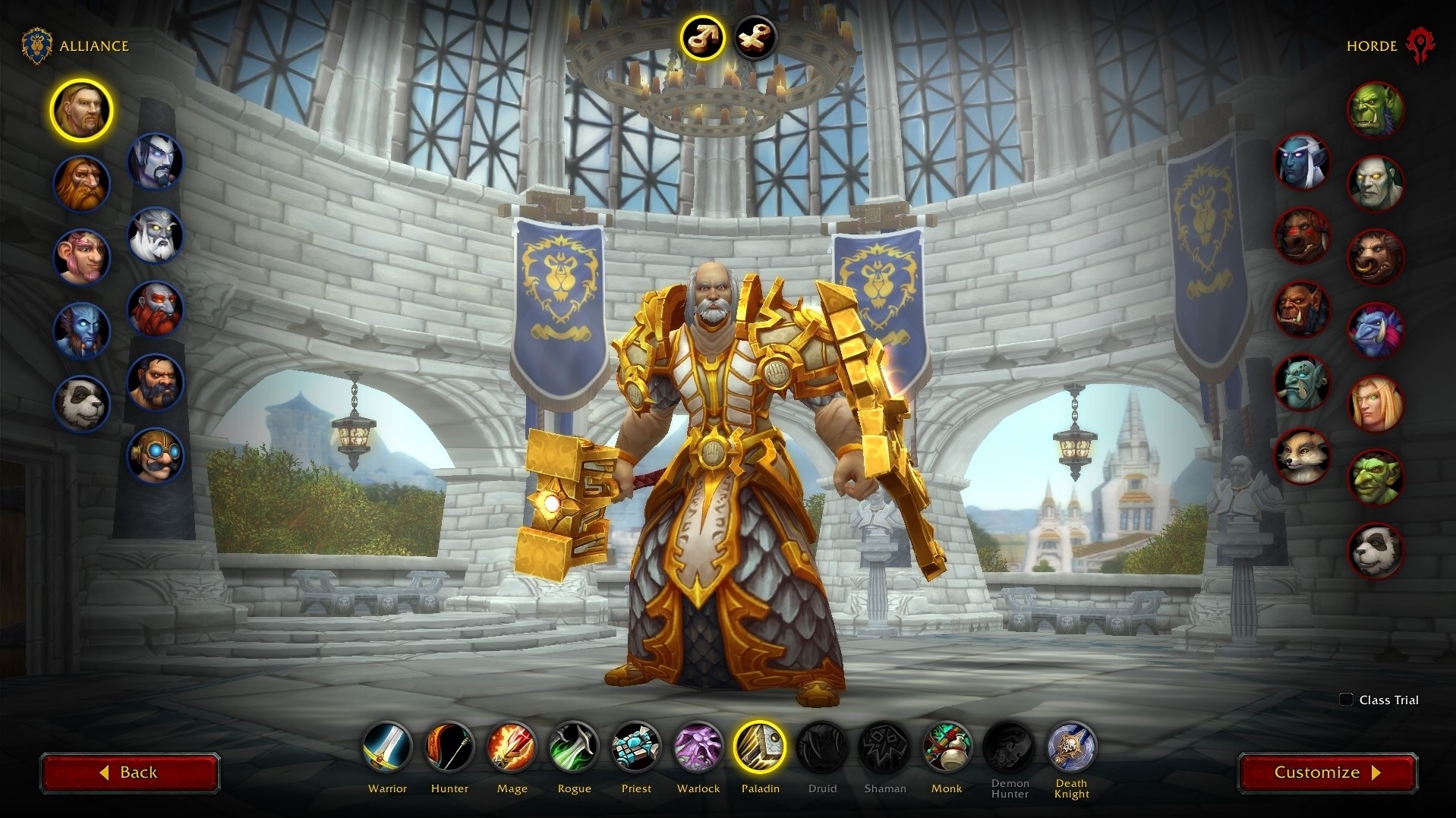The height and width of the screenshot is (818, 1456).
Task: Choose the Alliance Pandaren race portrait
Action: (x=81, y=403)
